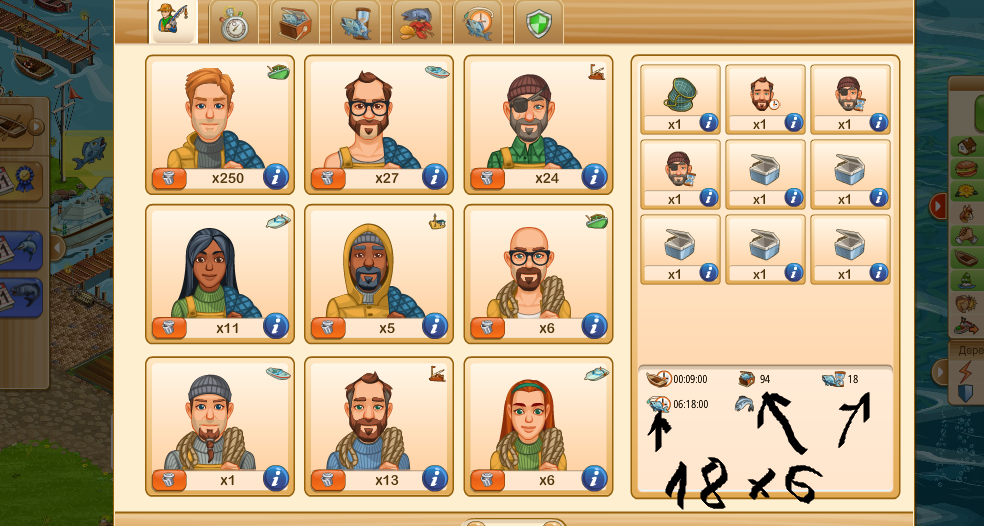Open the fish crate tab
This screenshot has width=984, height=526.
click(295, 22)
